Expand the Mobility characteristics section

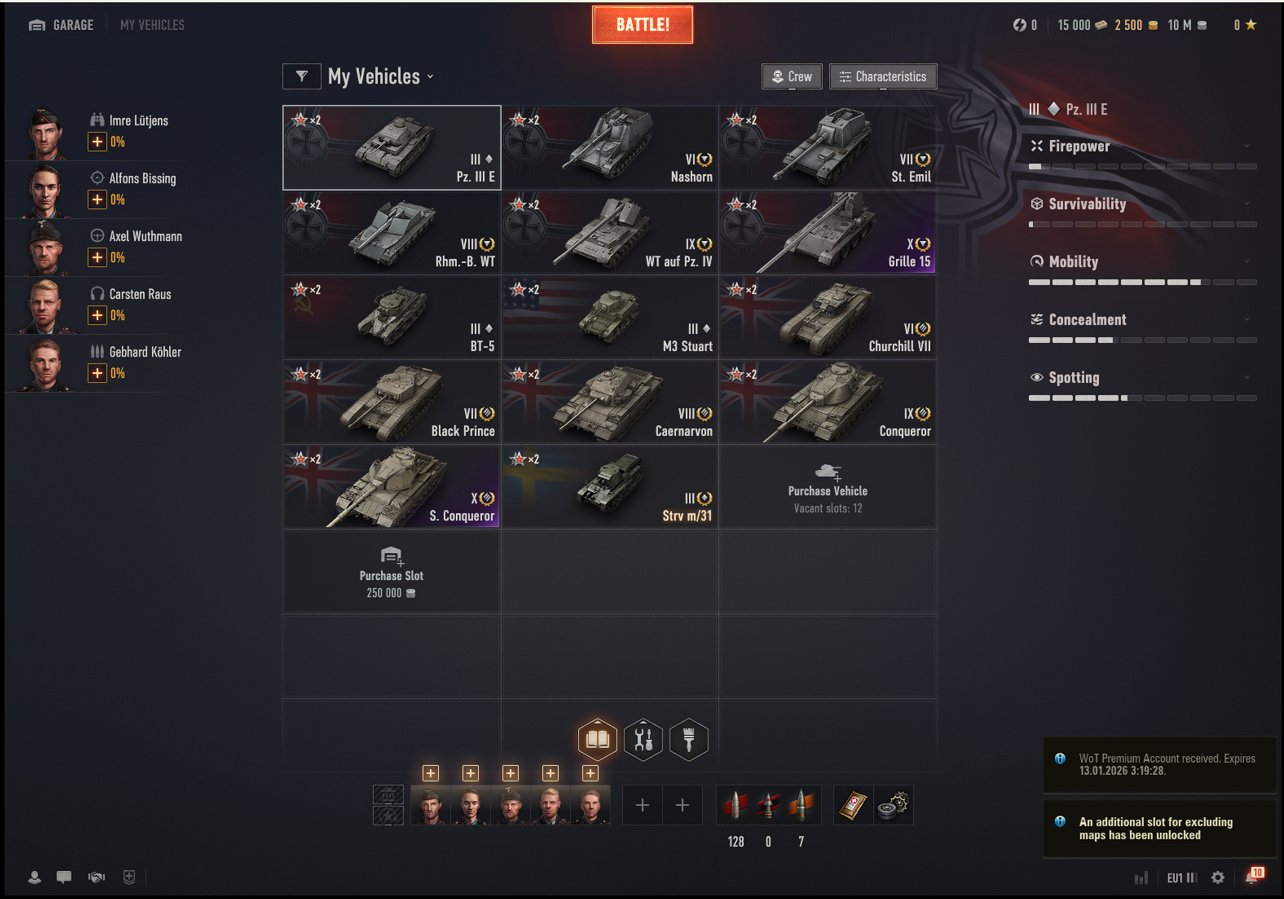pos(1142,262)
